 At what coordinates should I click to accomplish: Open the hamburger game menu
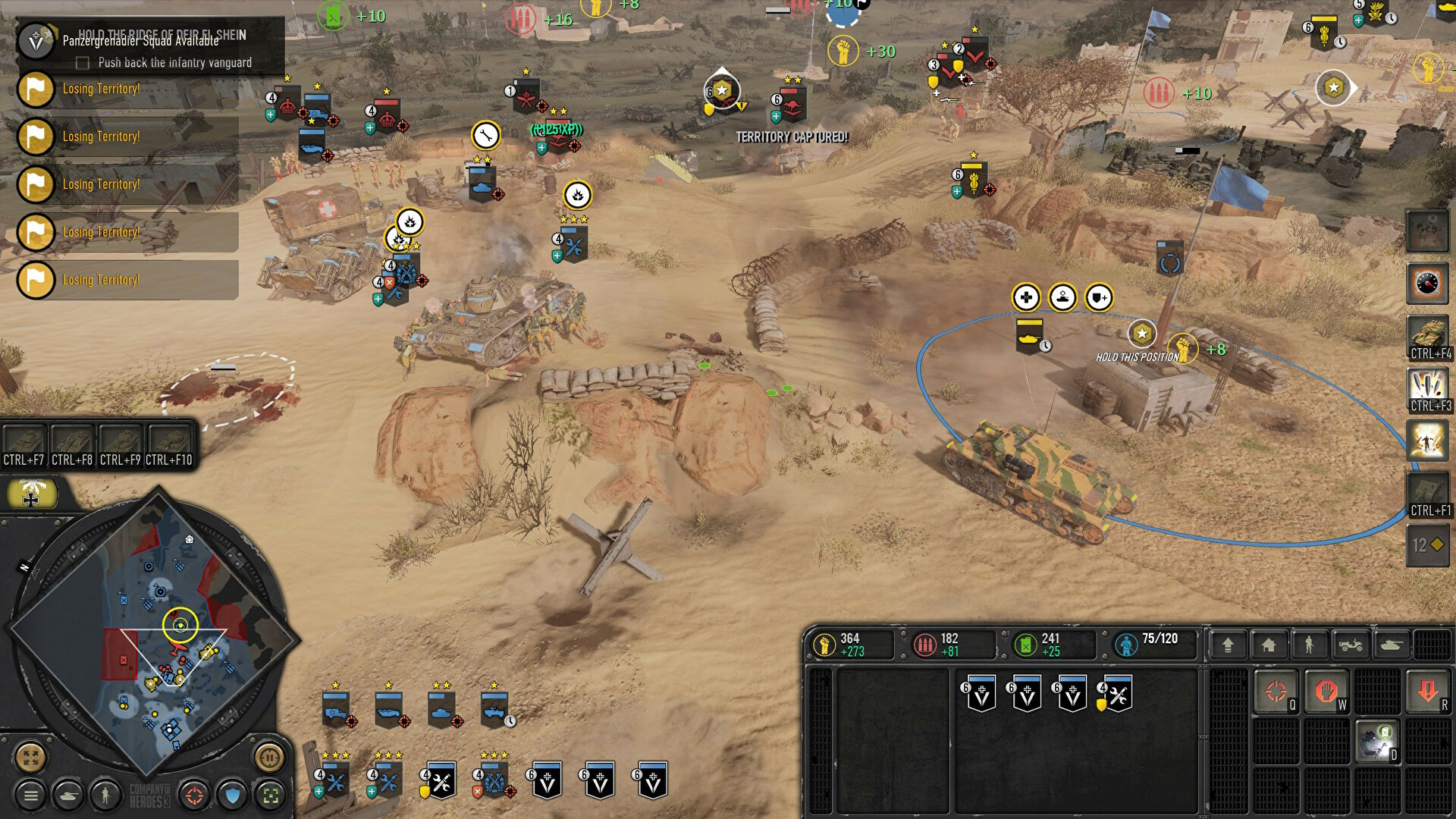pyautogui.click(x=31, y=795)
